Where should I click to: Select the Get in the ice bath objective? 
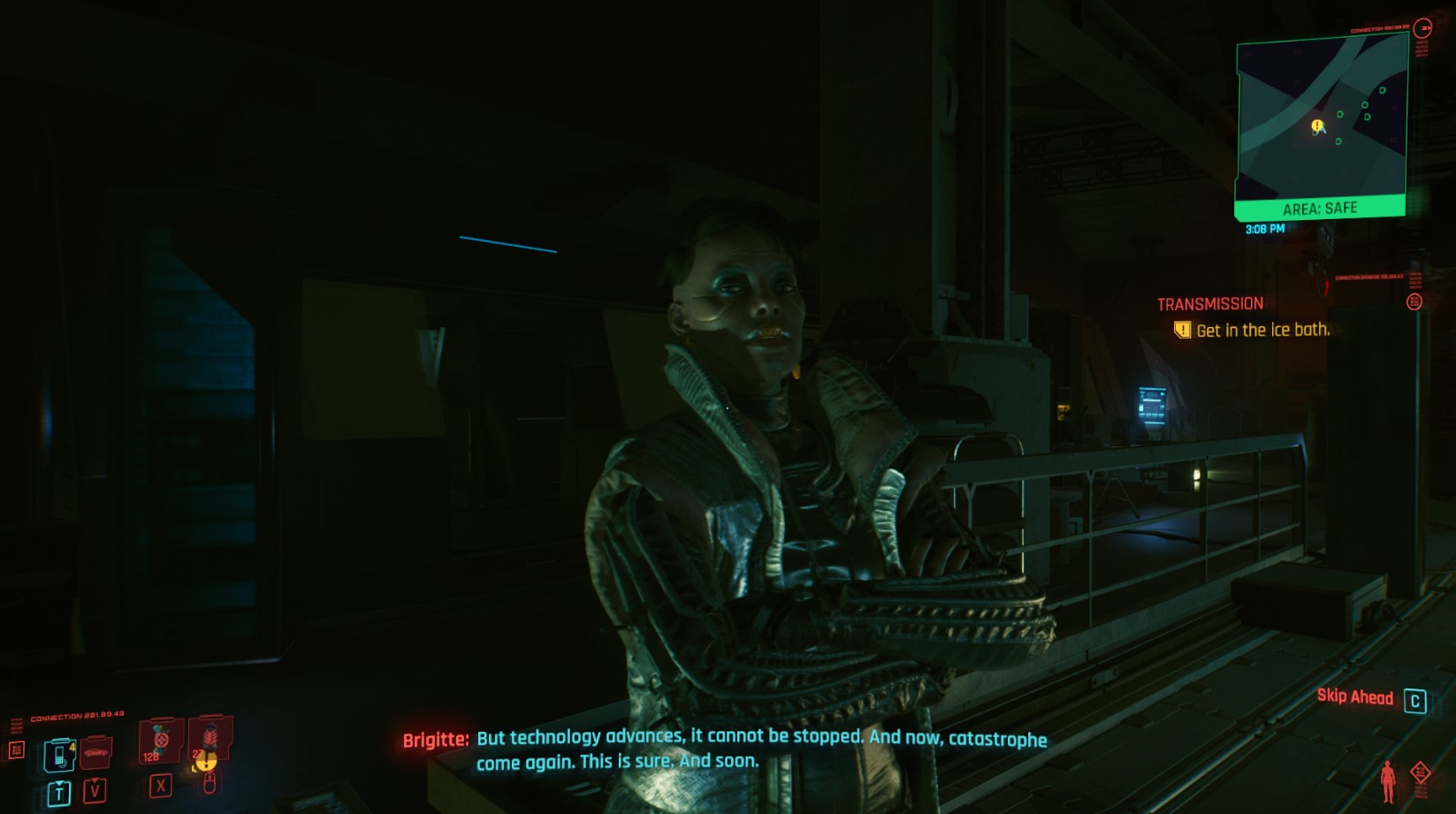coord(1263,328)
